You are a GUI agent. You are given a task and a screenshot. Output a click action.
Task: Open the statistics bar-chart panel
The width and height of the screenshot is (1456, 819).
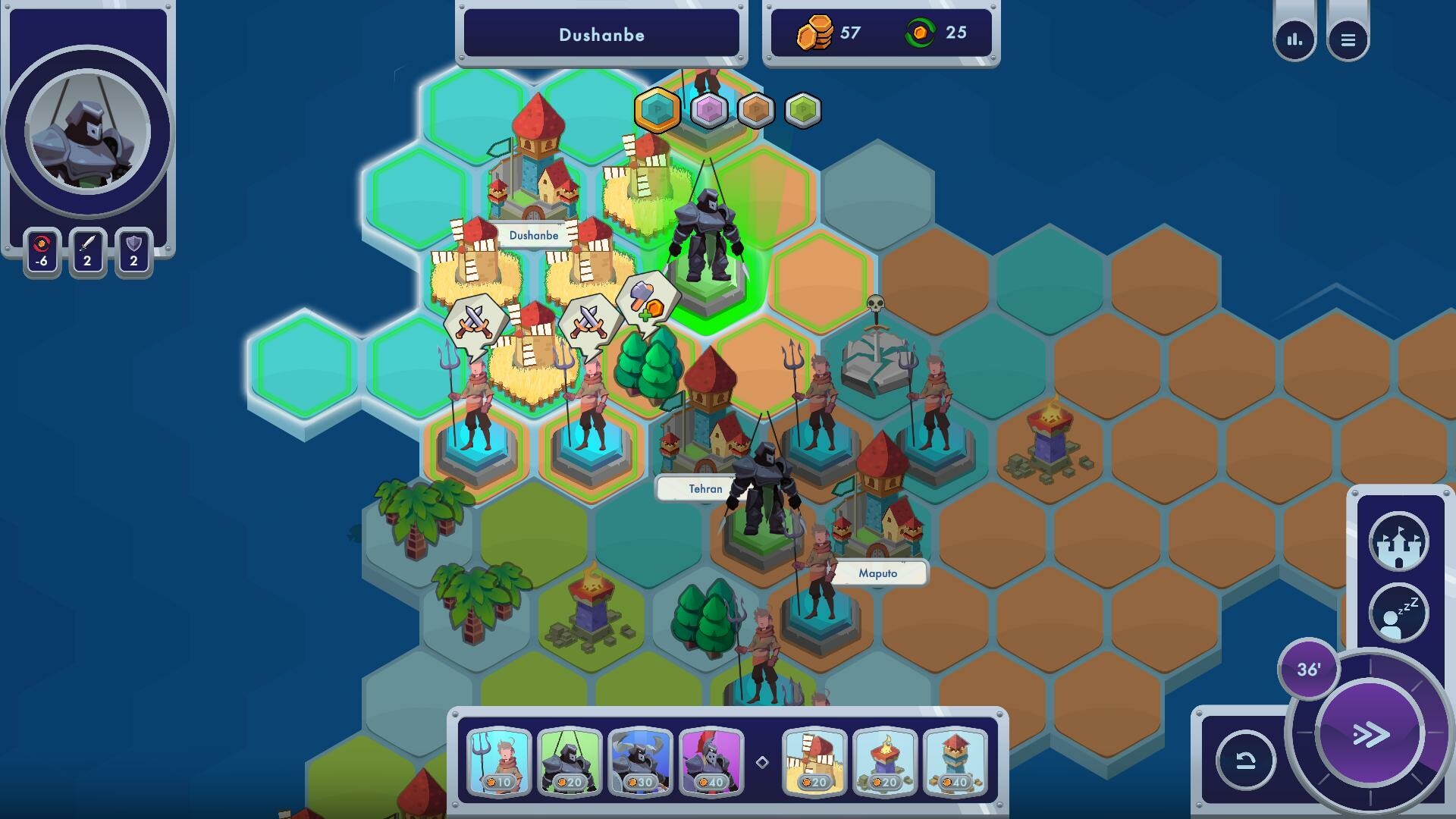click(x=1294, y=39)
